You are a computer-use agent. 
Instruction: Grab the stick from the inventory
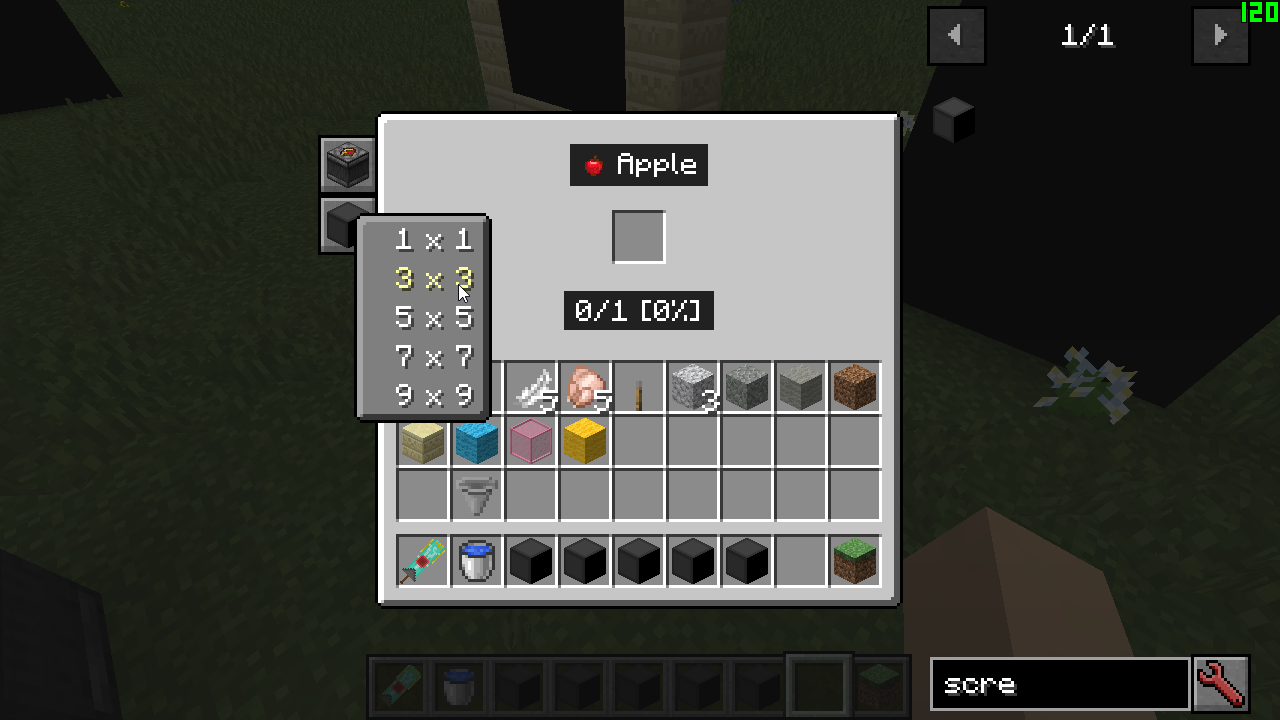point(639,387)
